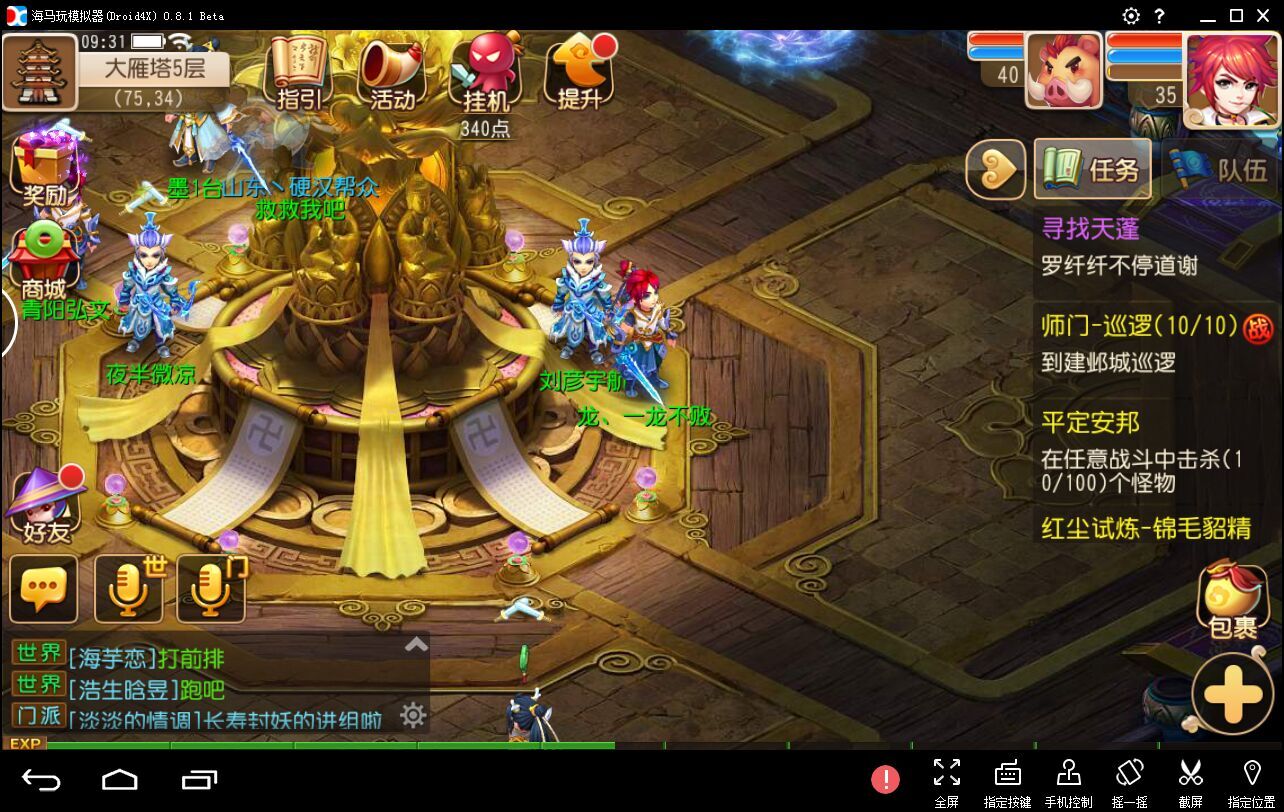Click the emulator 截屏 screenshot button

[x=1190, y=781]
